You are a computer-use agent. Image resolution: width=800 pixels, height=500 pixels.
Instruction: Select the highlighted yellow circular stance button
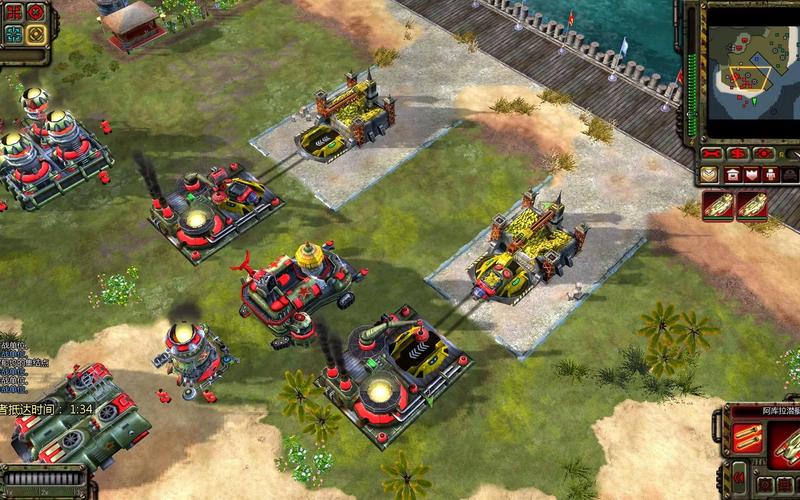tap(34, 36)
